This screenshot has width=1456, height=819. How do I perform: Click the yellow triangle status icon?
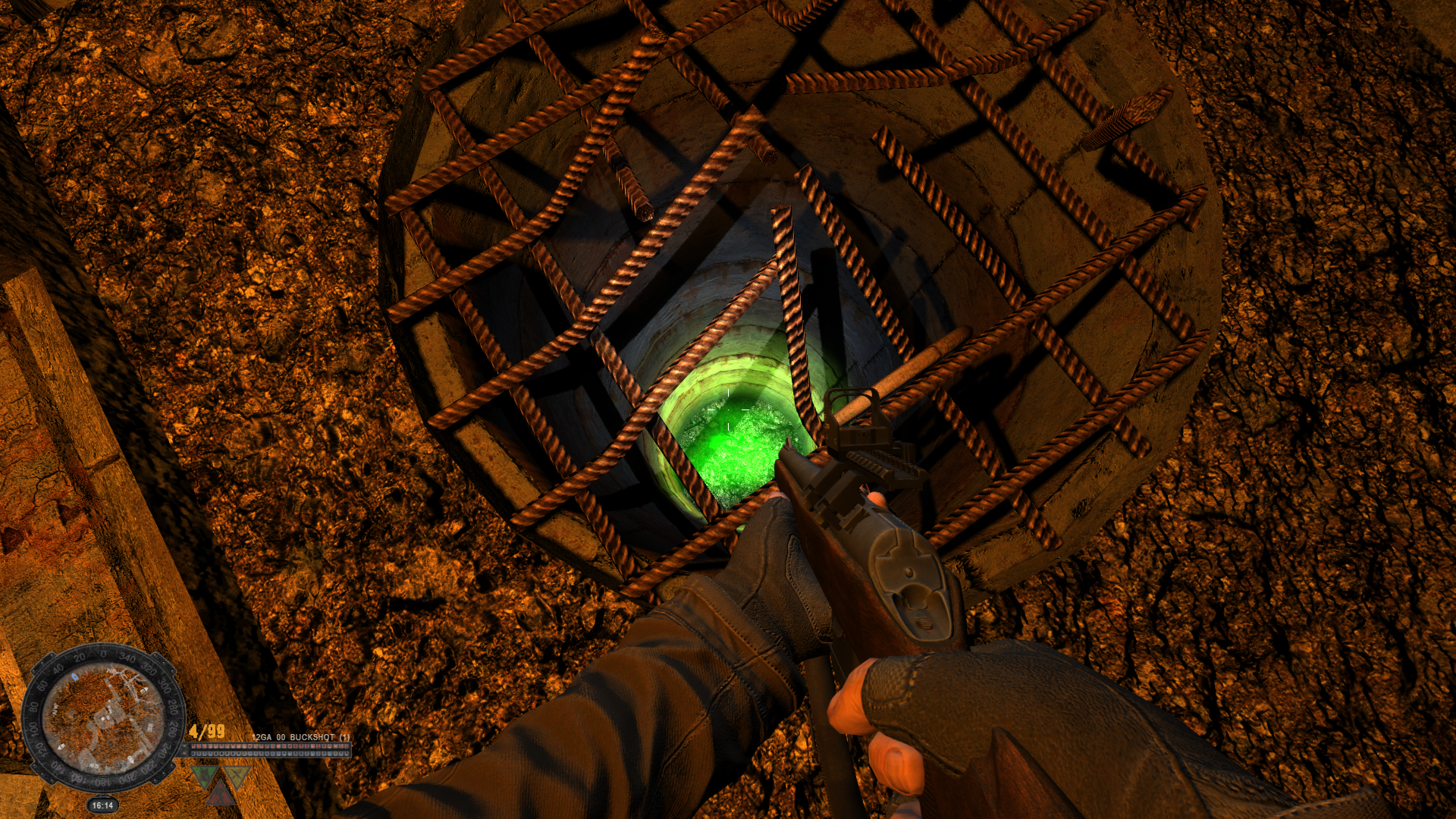[237, 776]
